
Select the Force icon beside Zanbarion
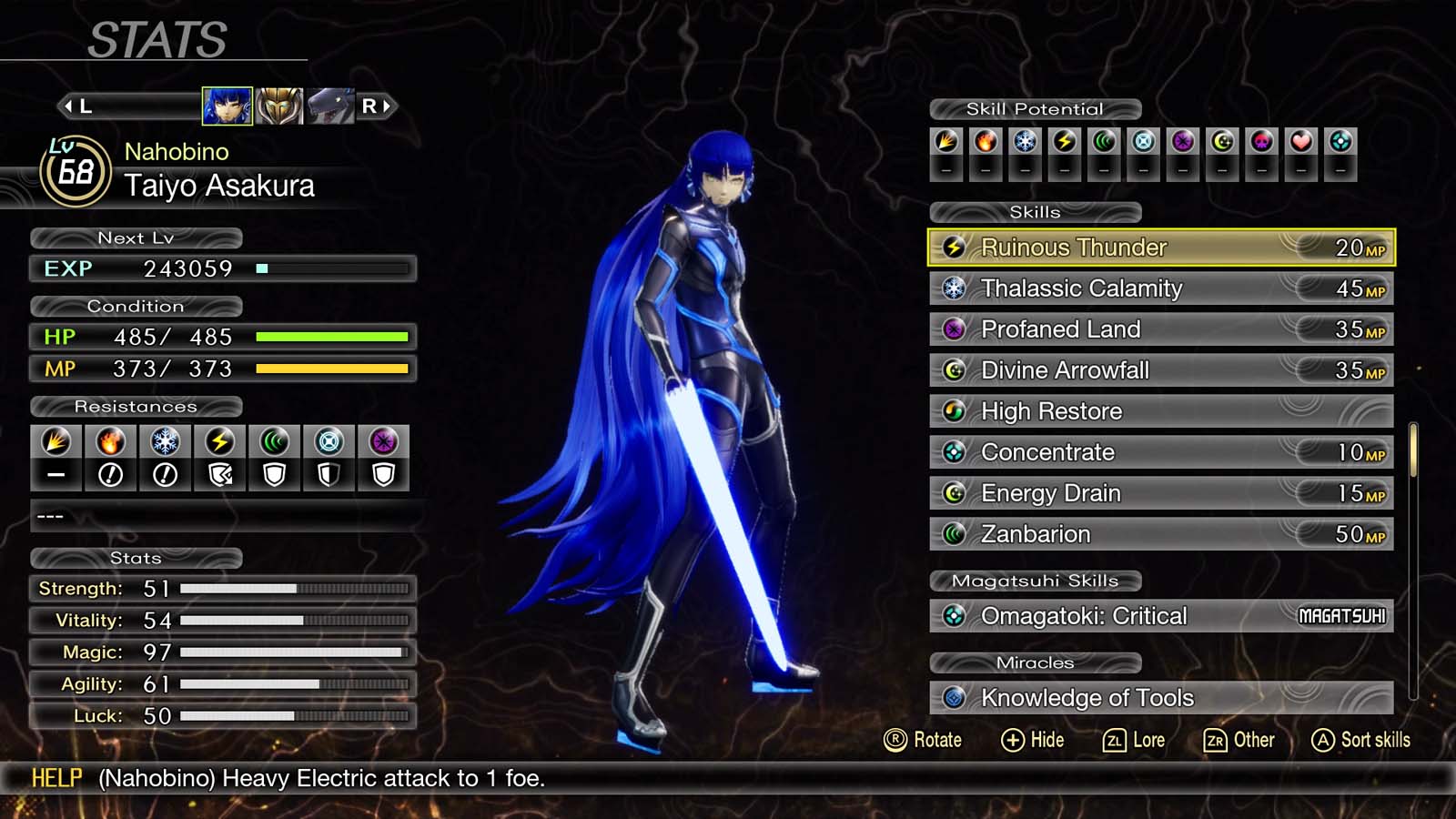pos(954,534)
